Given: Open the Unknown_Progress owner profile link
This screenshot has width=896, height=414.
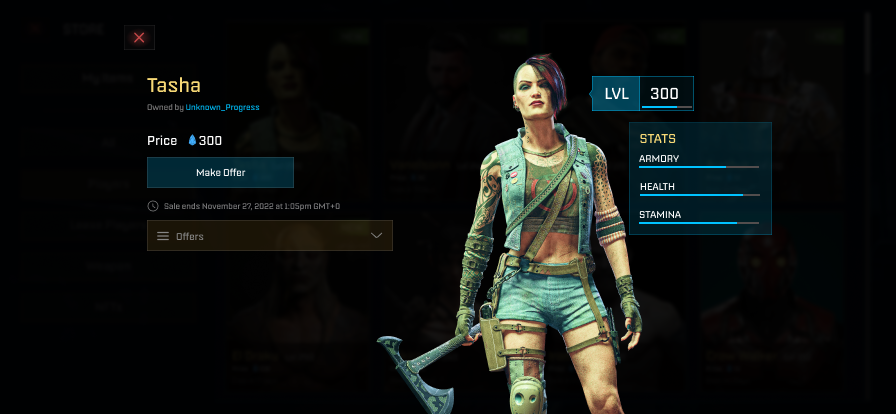Looking at the screenshot, I should click(222, 107).
